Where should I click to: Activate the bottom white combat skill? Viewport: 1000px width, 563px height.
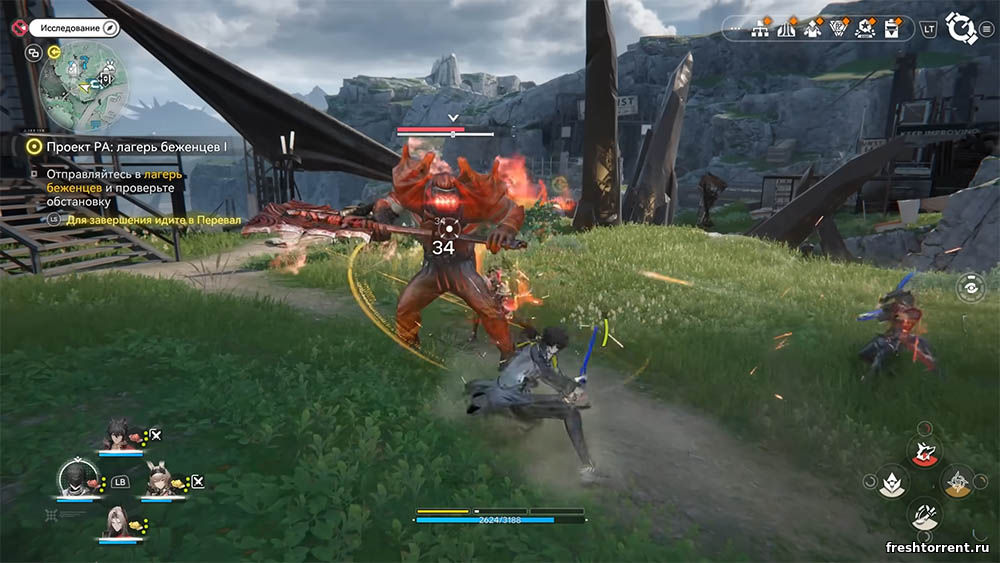point(924,514)
